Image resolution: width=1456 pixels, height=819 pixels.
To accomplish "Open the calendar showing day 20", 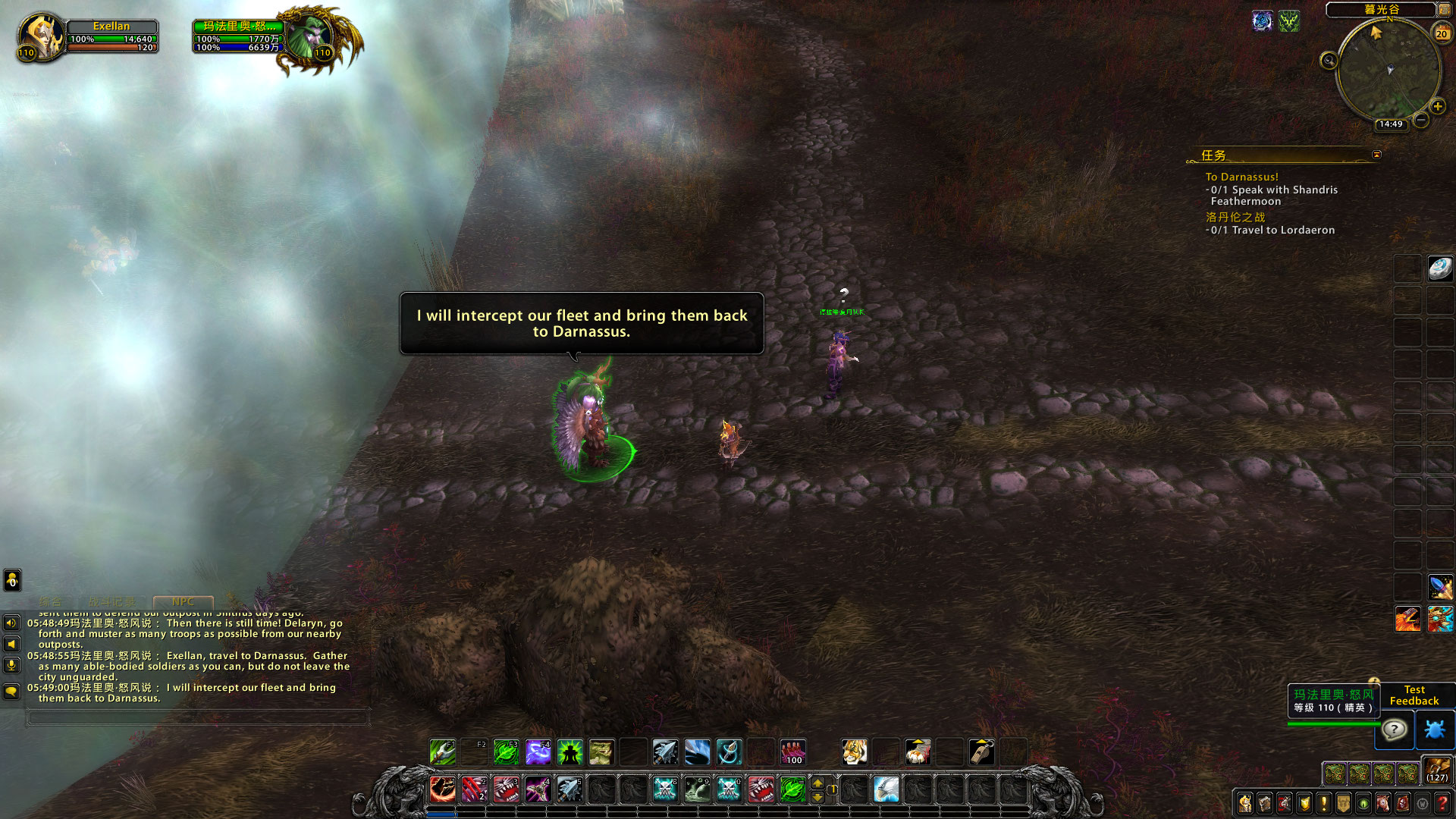I will pos(1441,33).
